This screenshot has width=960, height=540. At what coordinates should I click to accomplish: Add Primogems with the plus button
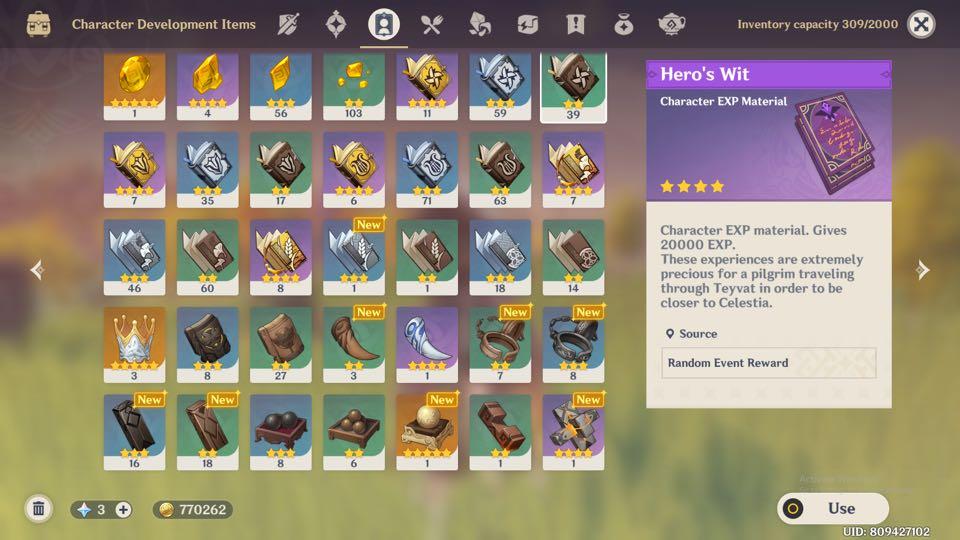click(x=123, y=510)
